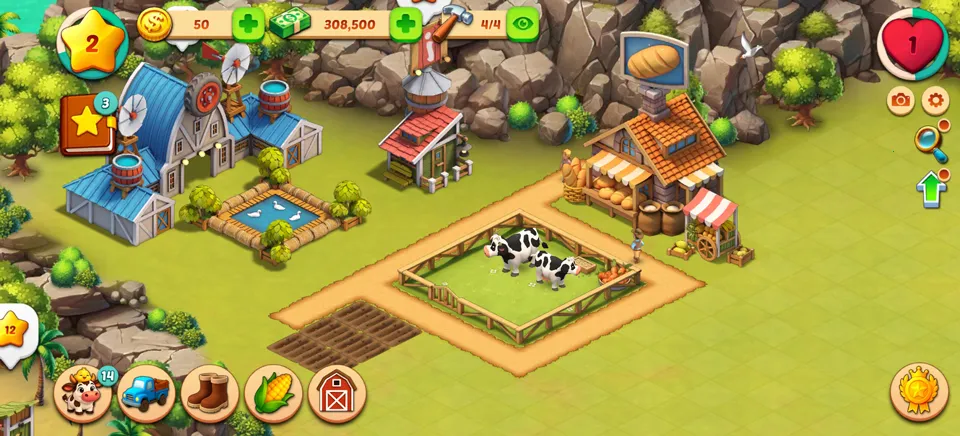Screen dimensions: 960x436
Task: Choose the corn crops button
Action: click(273, 393)
